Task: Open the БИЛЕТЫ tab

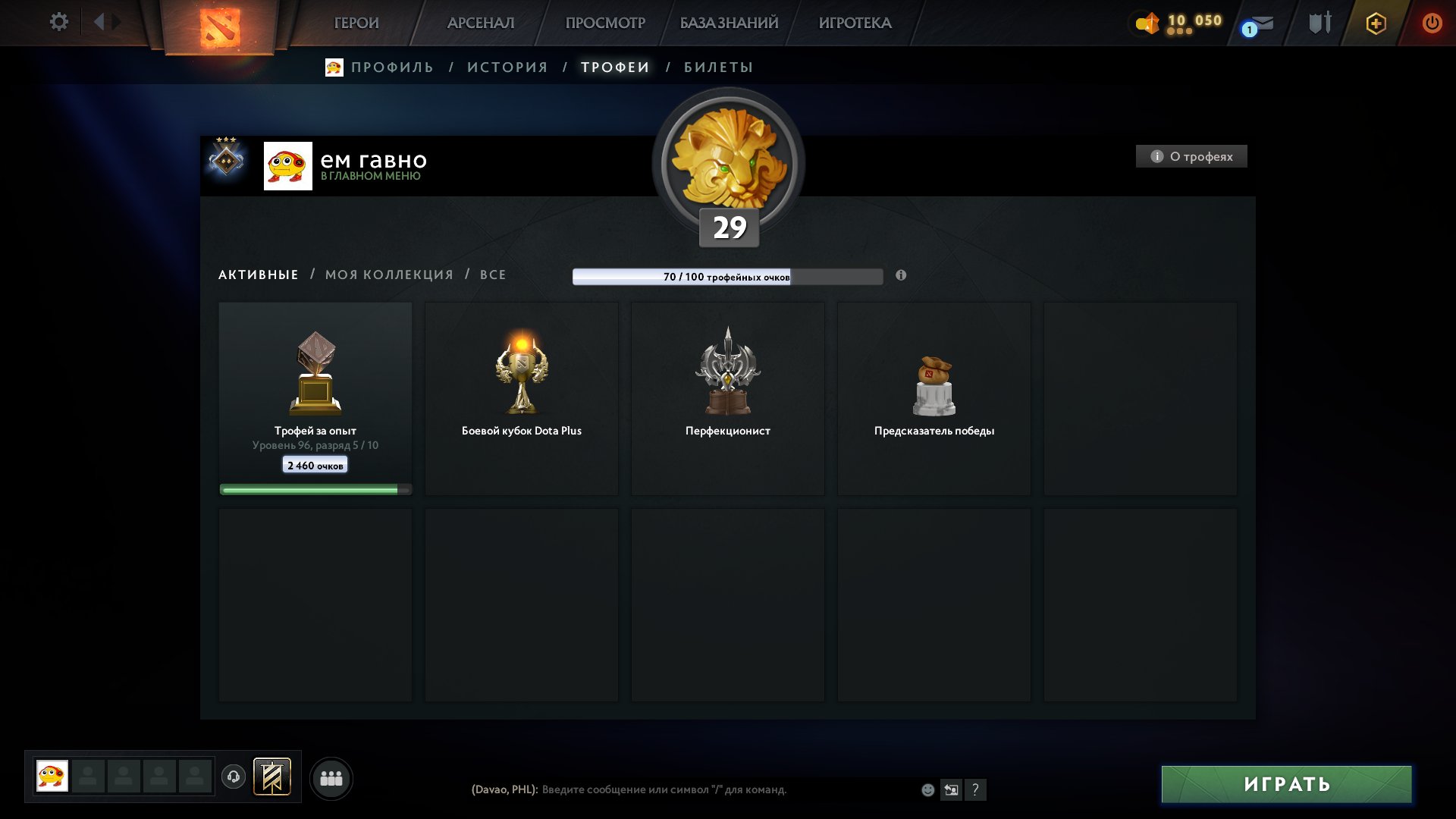Action: click(x=716, y=67)
